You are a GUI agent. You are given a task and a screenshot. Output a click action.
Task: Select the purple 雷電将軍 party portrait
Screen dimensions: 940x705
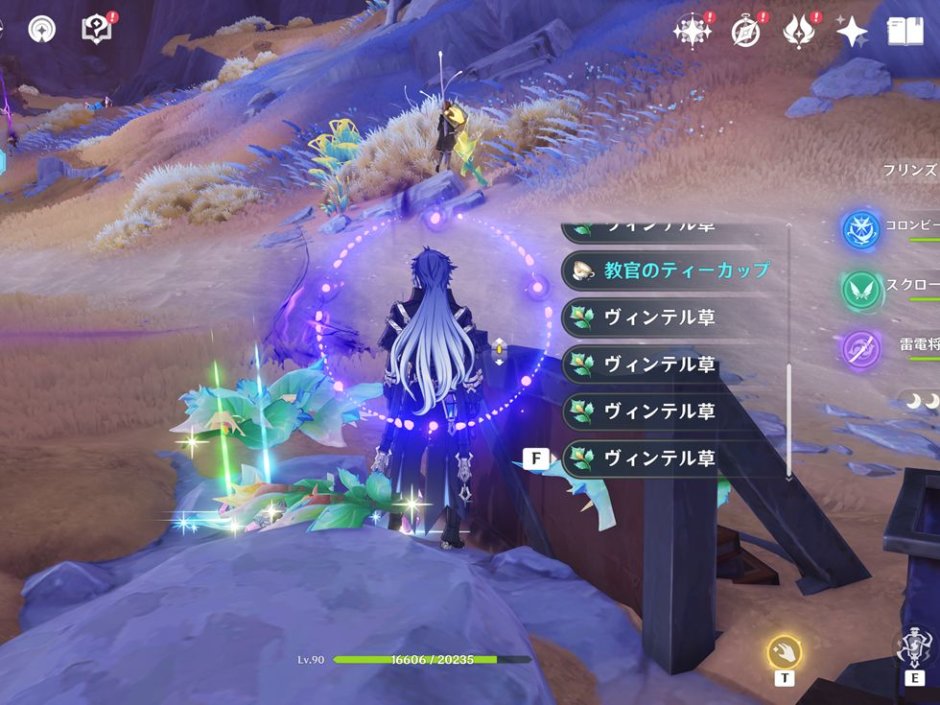coord(860,349)
